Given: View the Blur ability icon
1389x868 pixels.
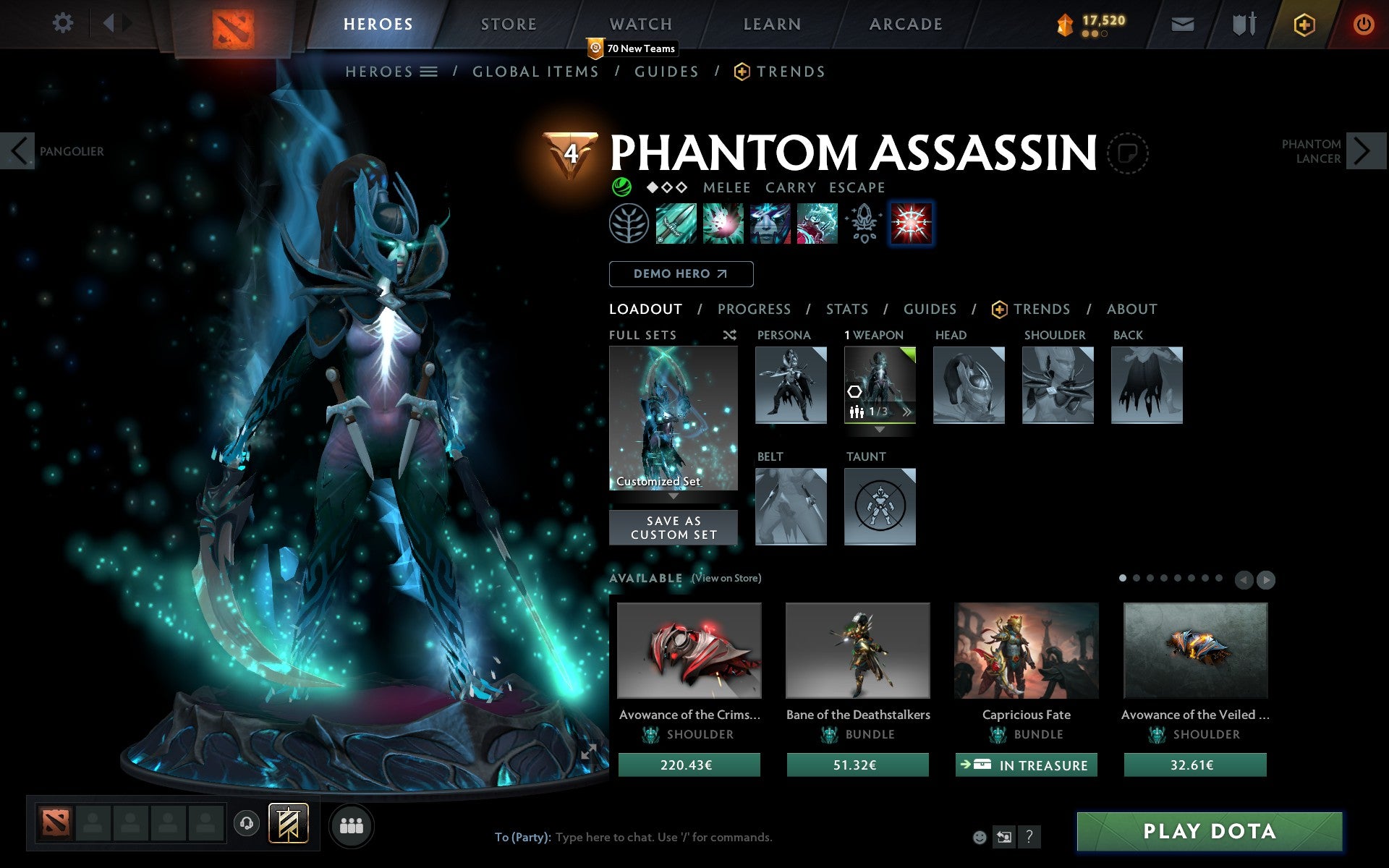Looking at the screenshot, I should click(771, 224).
